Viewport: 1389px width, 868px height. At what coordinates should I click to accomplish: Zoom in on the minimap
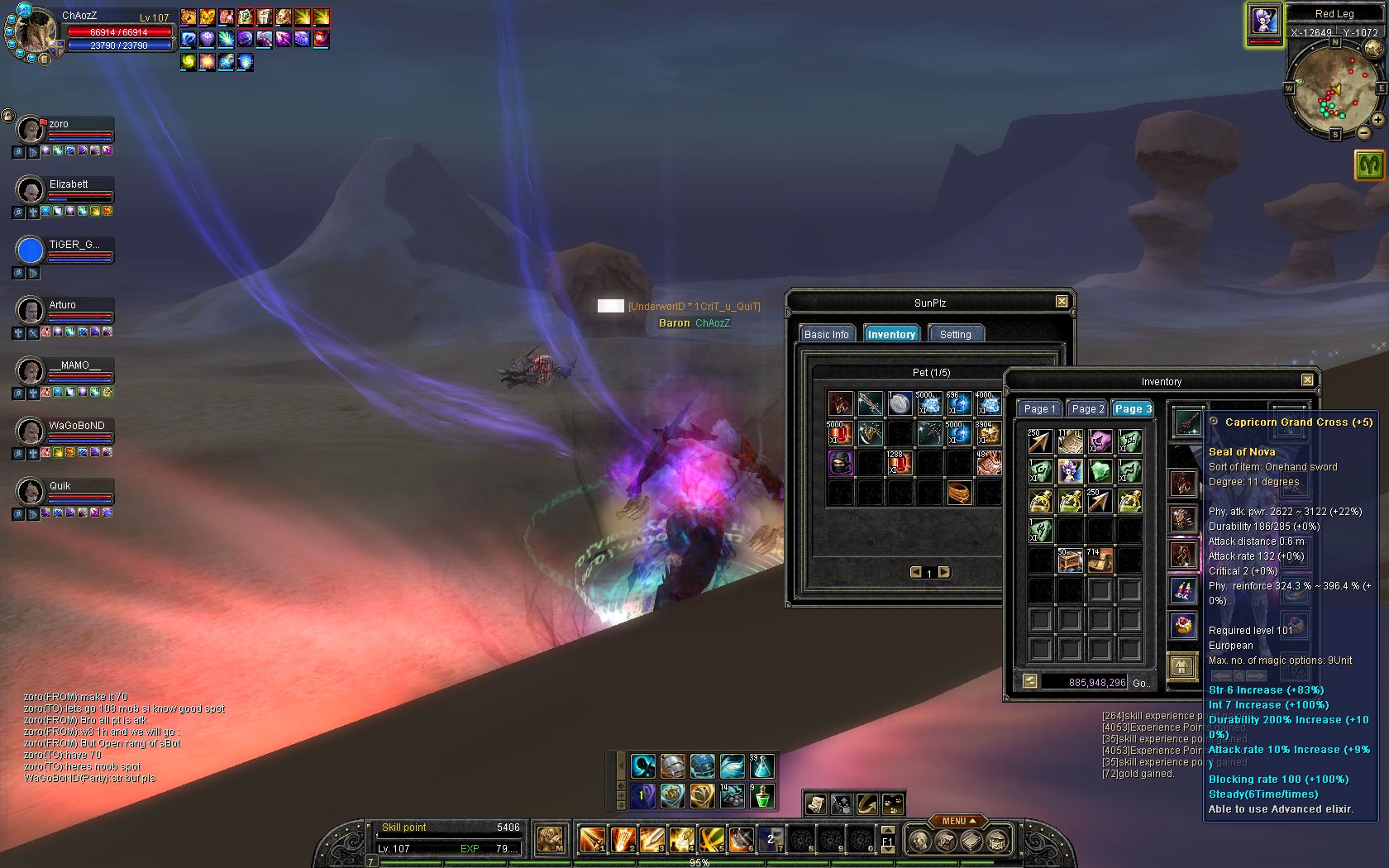(x=1378, y=120)
